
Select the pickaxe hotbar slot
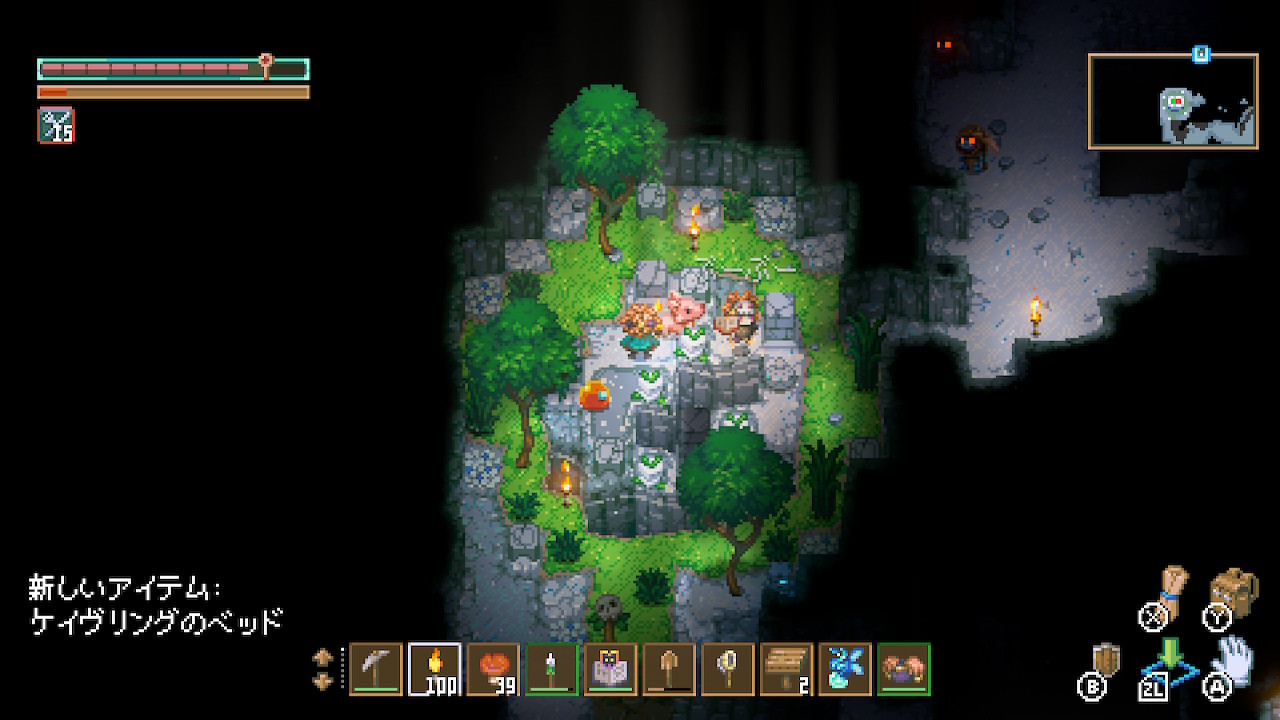(376, 669)
